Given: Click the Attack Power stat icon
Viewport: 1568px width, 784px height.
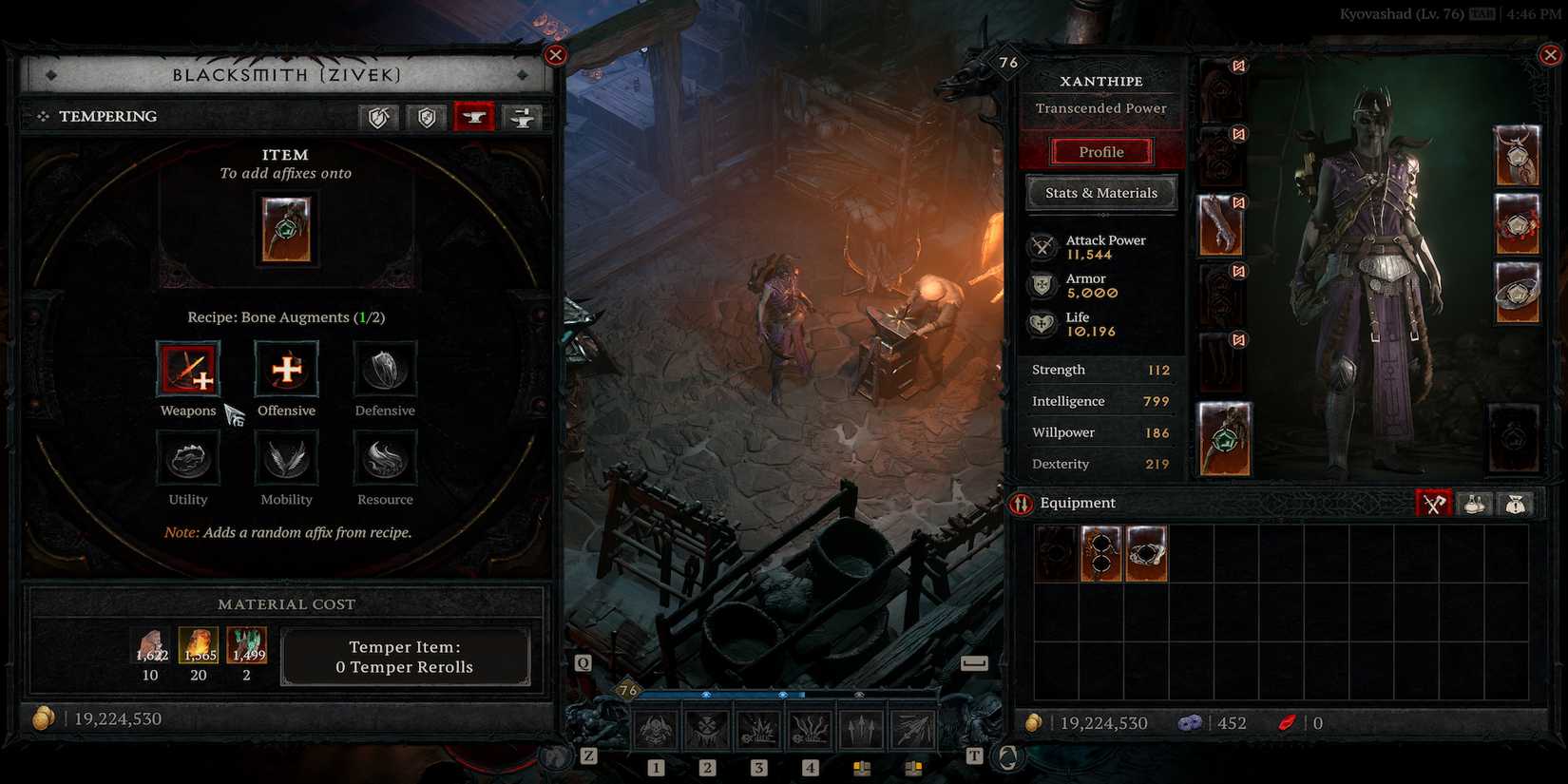Looking at the screenshot, I should pyautogui.click(x=1042, y=245).
